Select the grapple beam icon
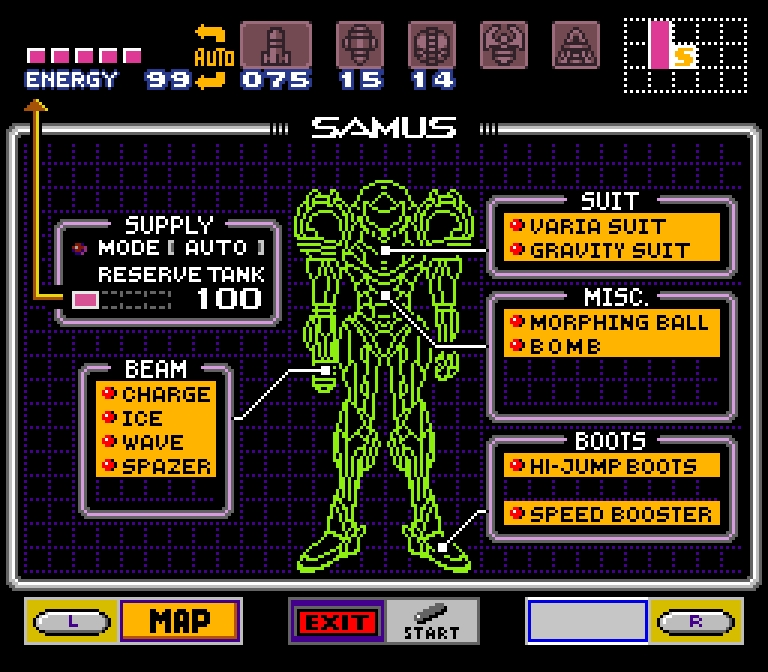Viewport: 768px width, 672px height. tap(503, 45)
